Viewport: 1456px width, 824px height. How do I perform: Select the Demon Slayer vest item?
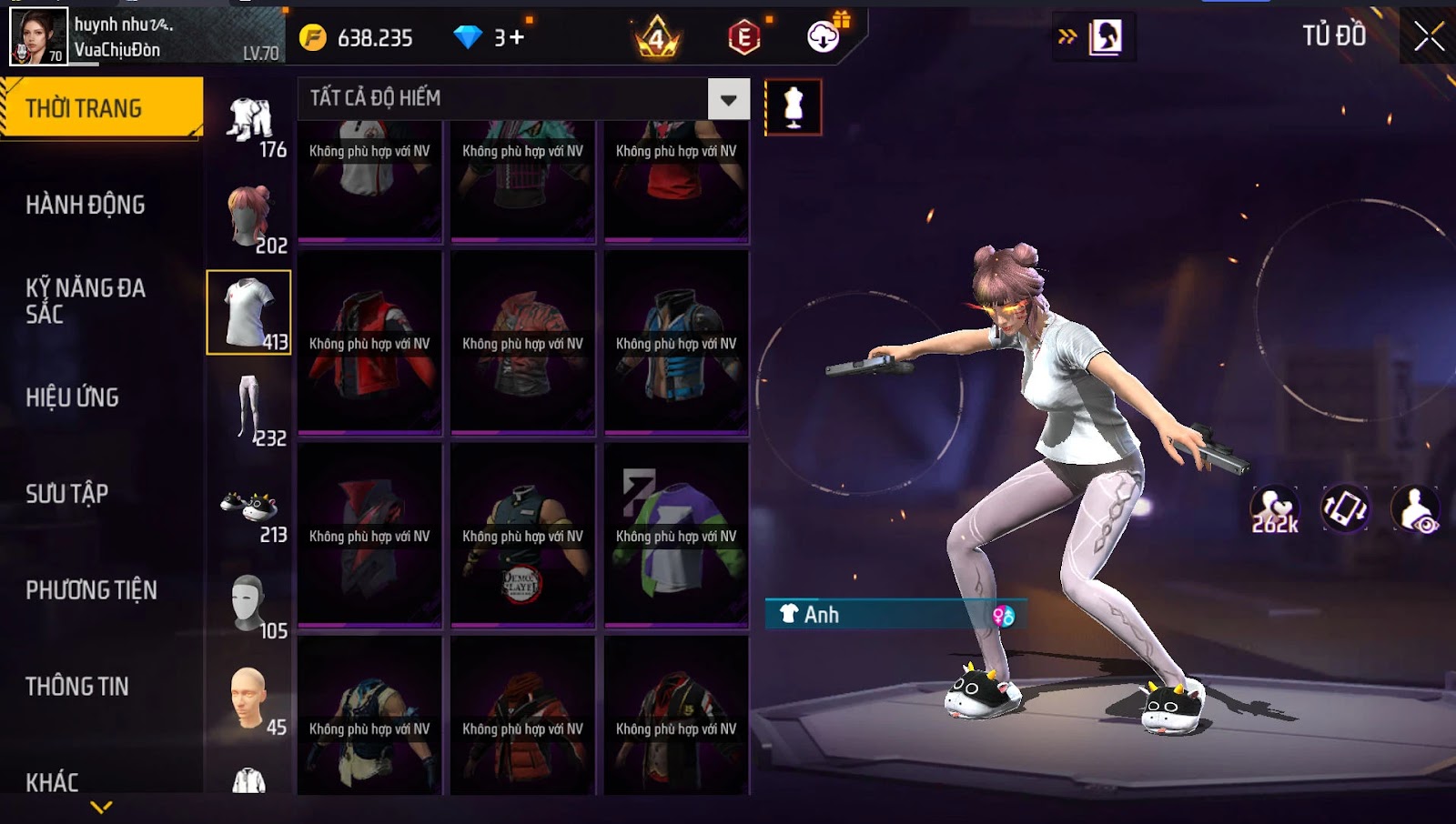point(522,535)
